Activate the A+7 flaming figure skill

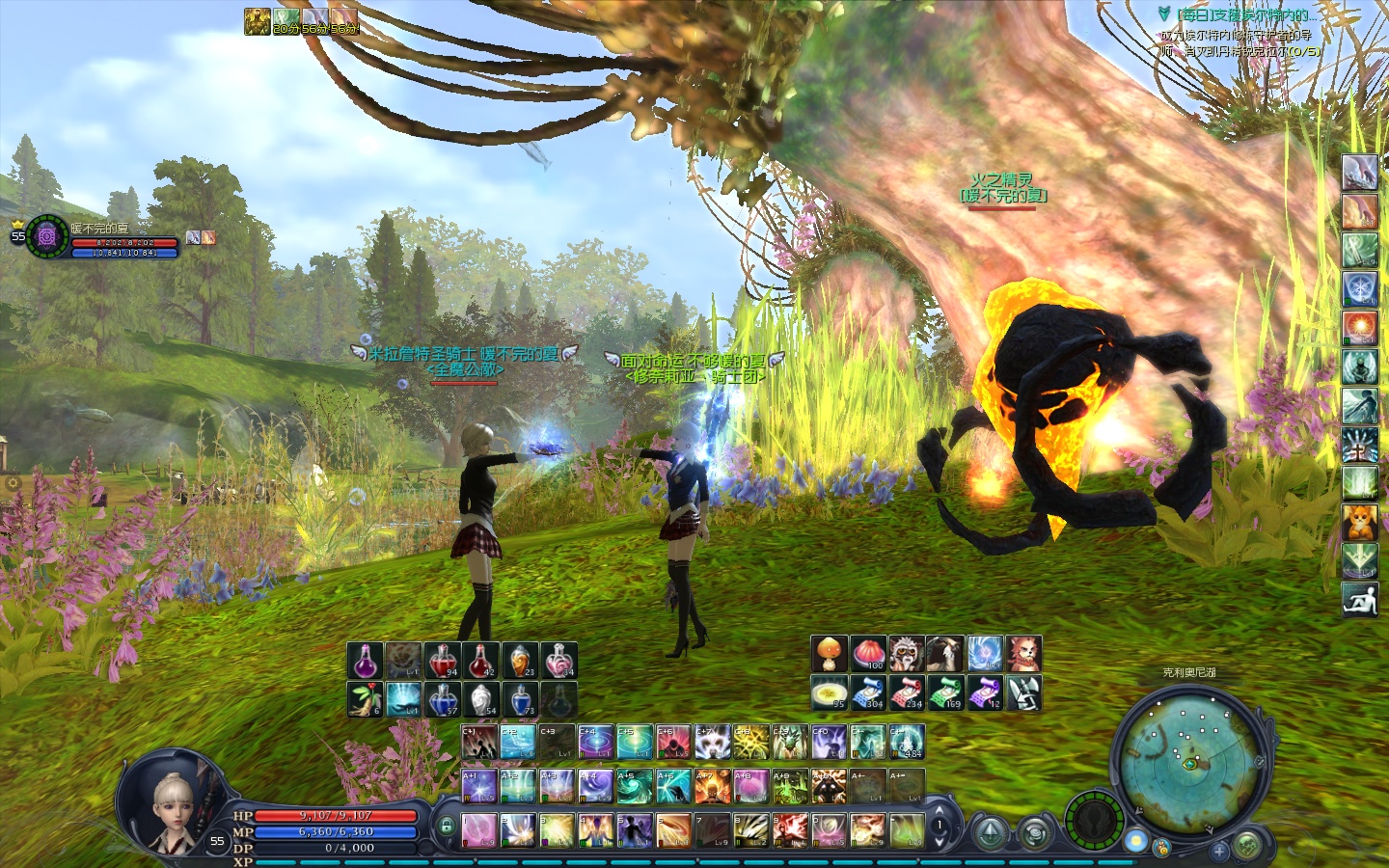[x=712, y=786]
